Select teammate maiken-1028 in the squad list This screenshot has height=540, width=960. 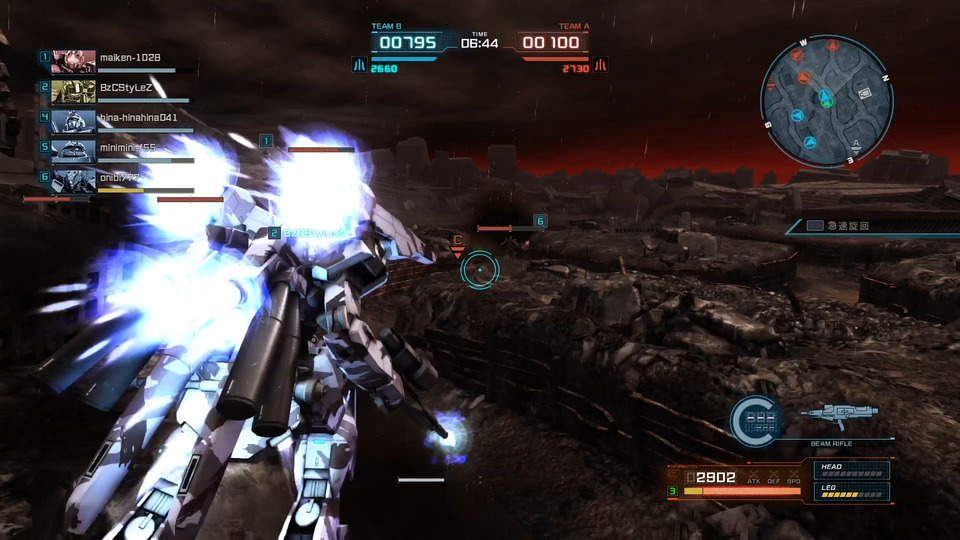[x=129, y=58]
